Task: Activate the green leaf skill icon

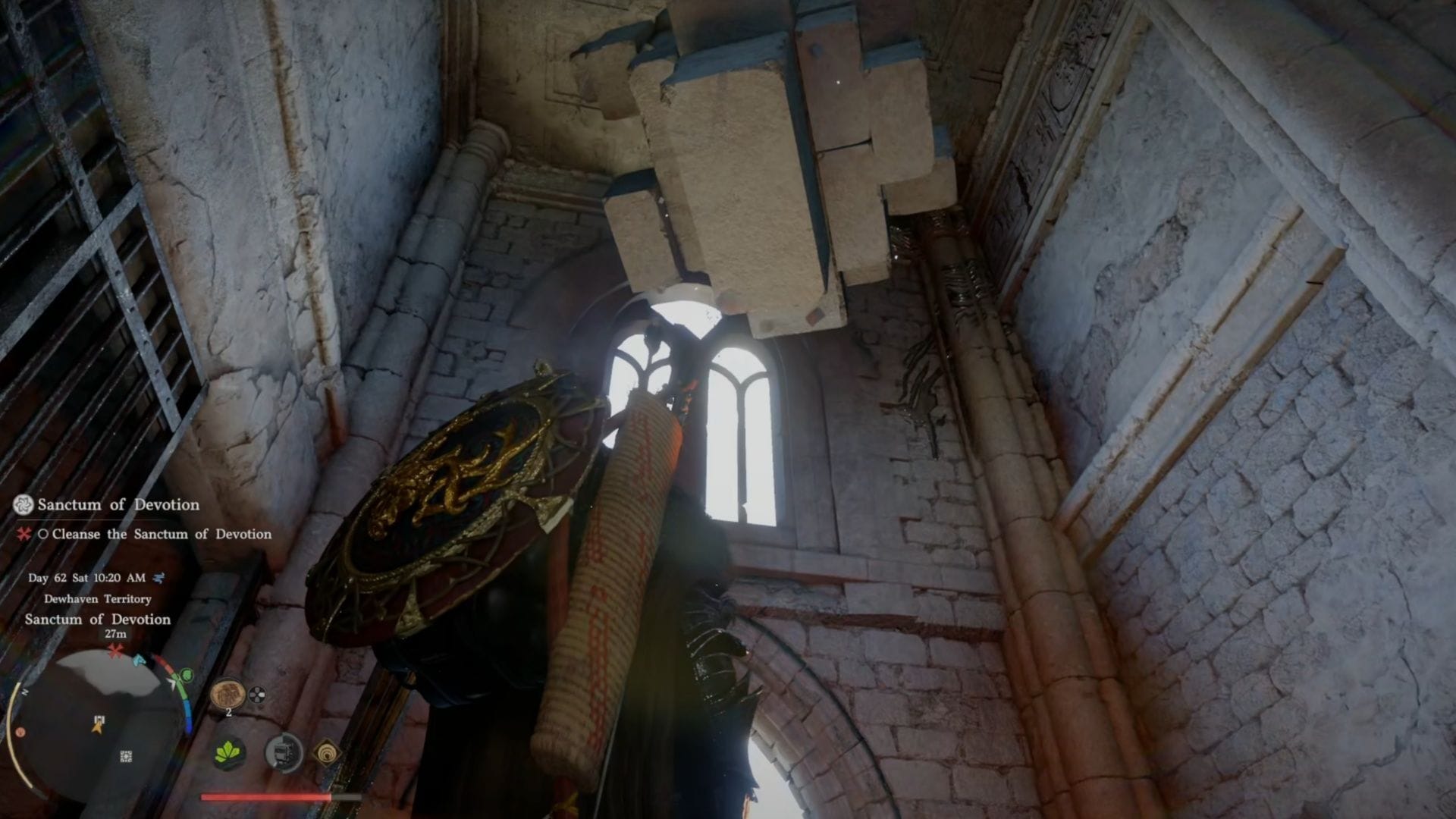Action: [228, 753]
